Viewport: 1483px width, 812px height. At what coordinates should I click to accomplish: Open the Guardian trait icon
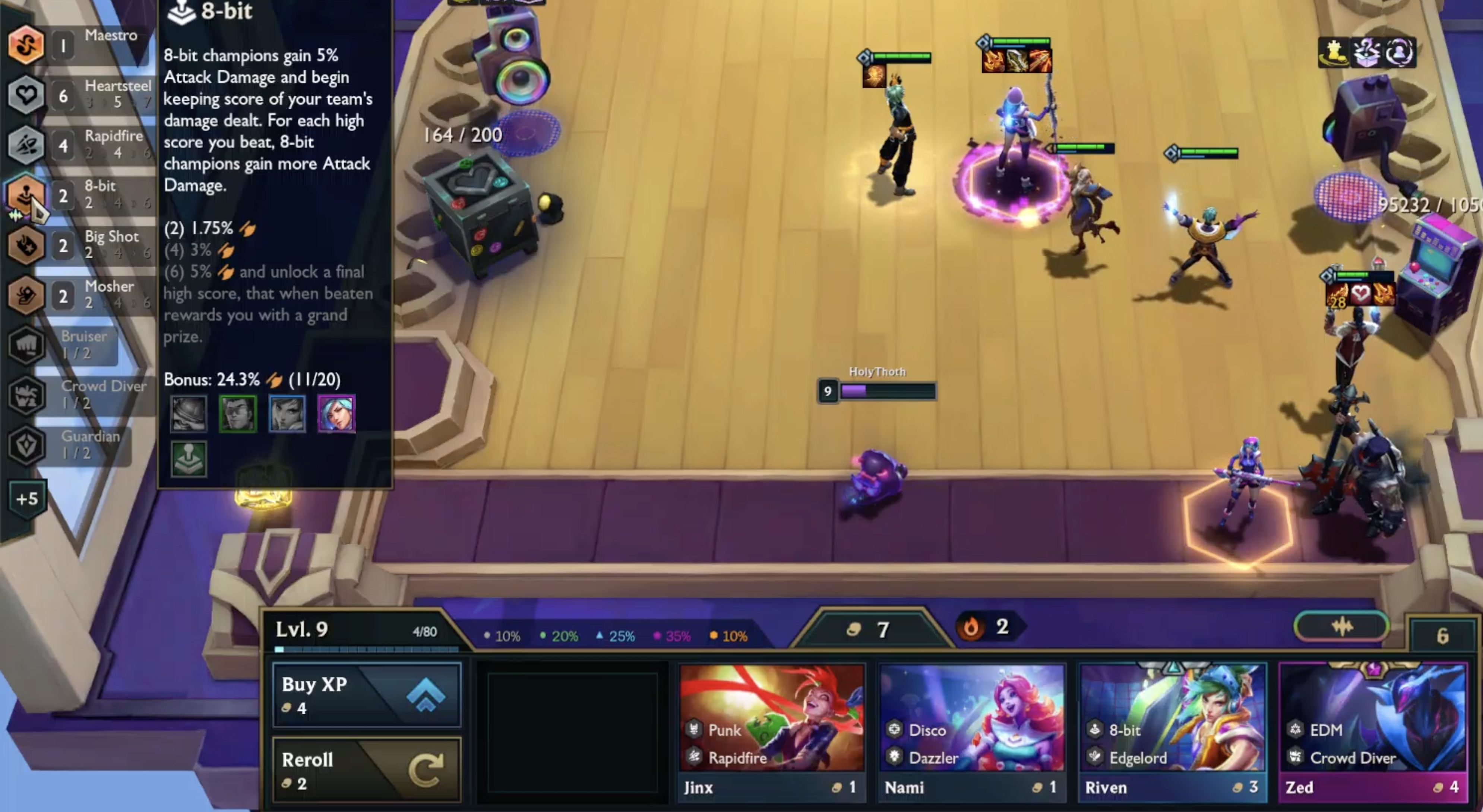coord(26,446)
